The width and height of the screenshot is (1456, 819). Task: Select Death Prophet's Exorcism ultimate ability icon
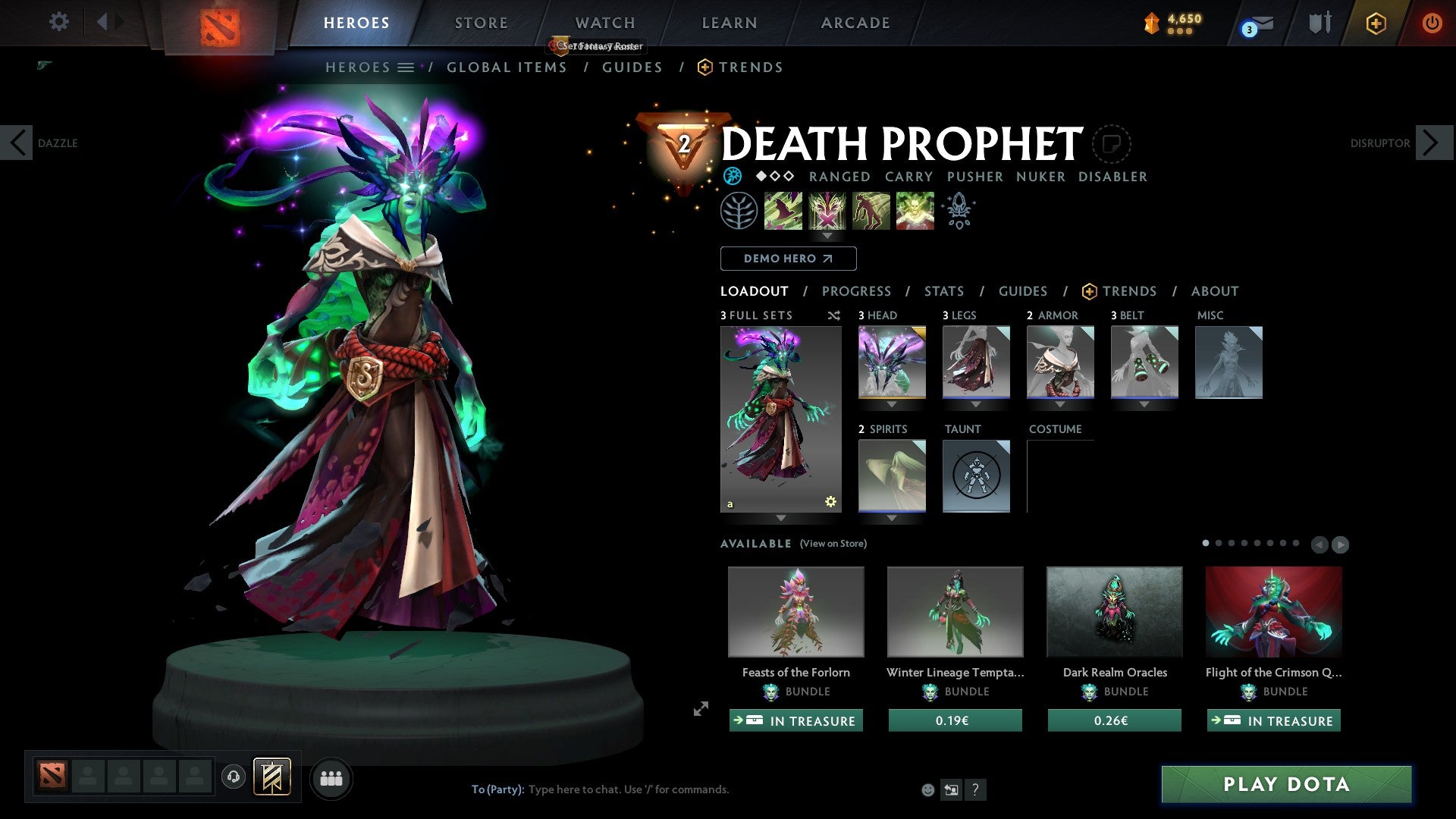click(x=915, y=211)
